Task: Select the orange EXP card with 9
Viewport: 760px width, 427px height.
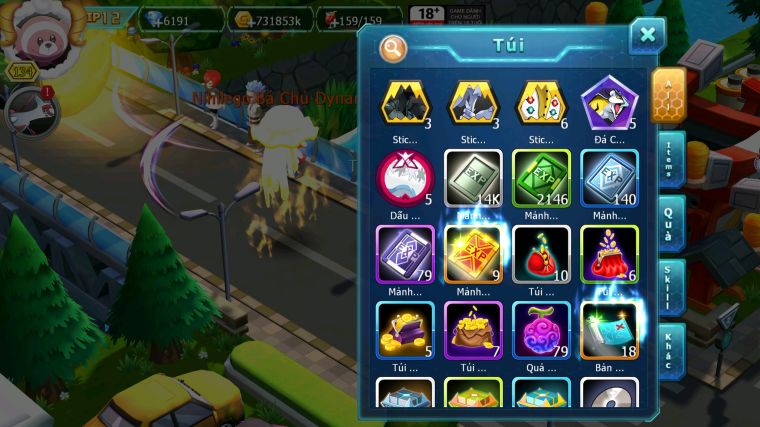Action: click(x=473, y=253)
